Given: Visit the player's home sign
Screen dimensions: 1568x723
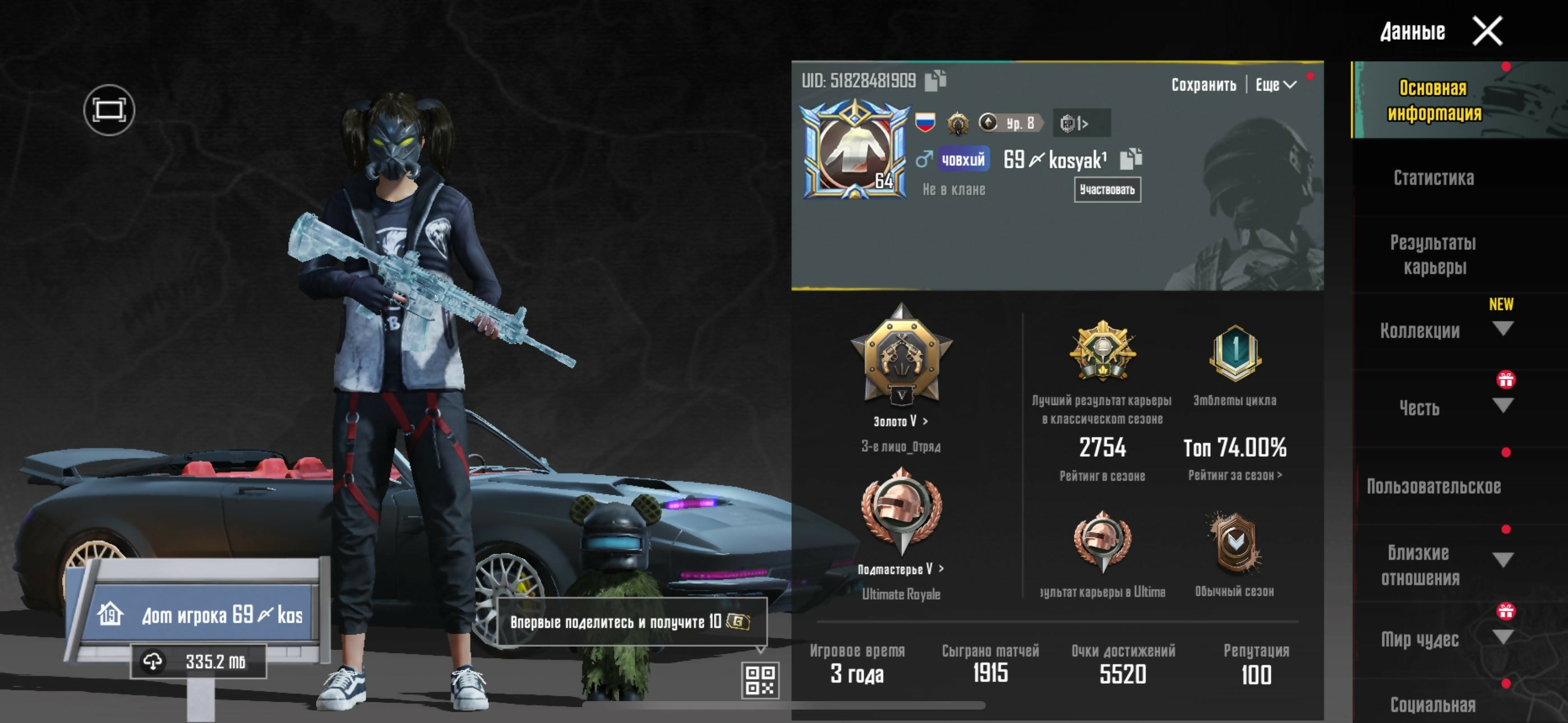Looking at the screenshot, I should [201, 615].
